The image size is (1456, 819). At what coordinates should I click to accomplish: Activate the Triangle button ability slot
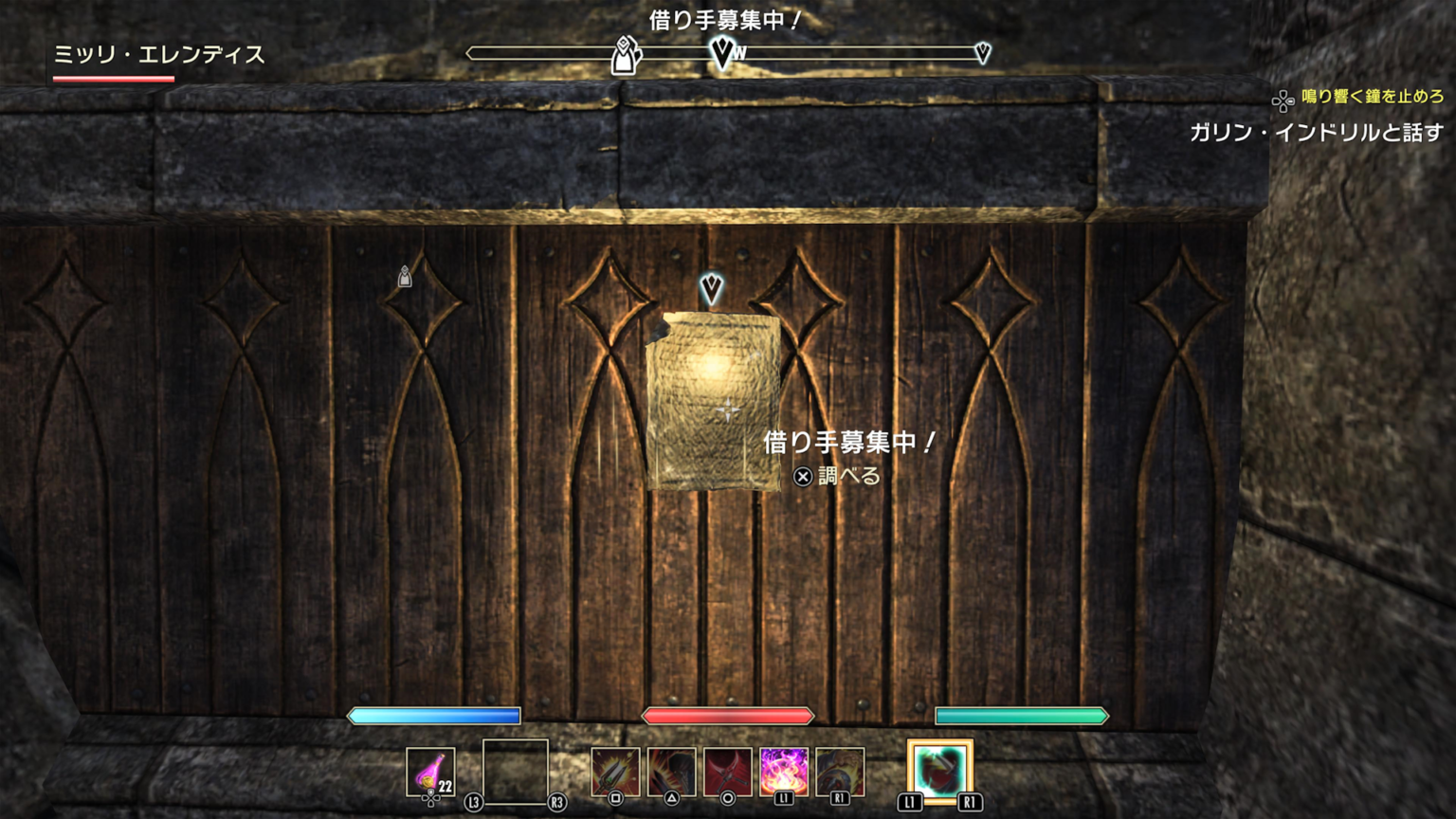coord(670,770)
